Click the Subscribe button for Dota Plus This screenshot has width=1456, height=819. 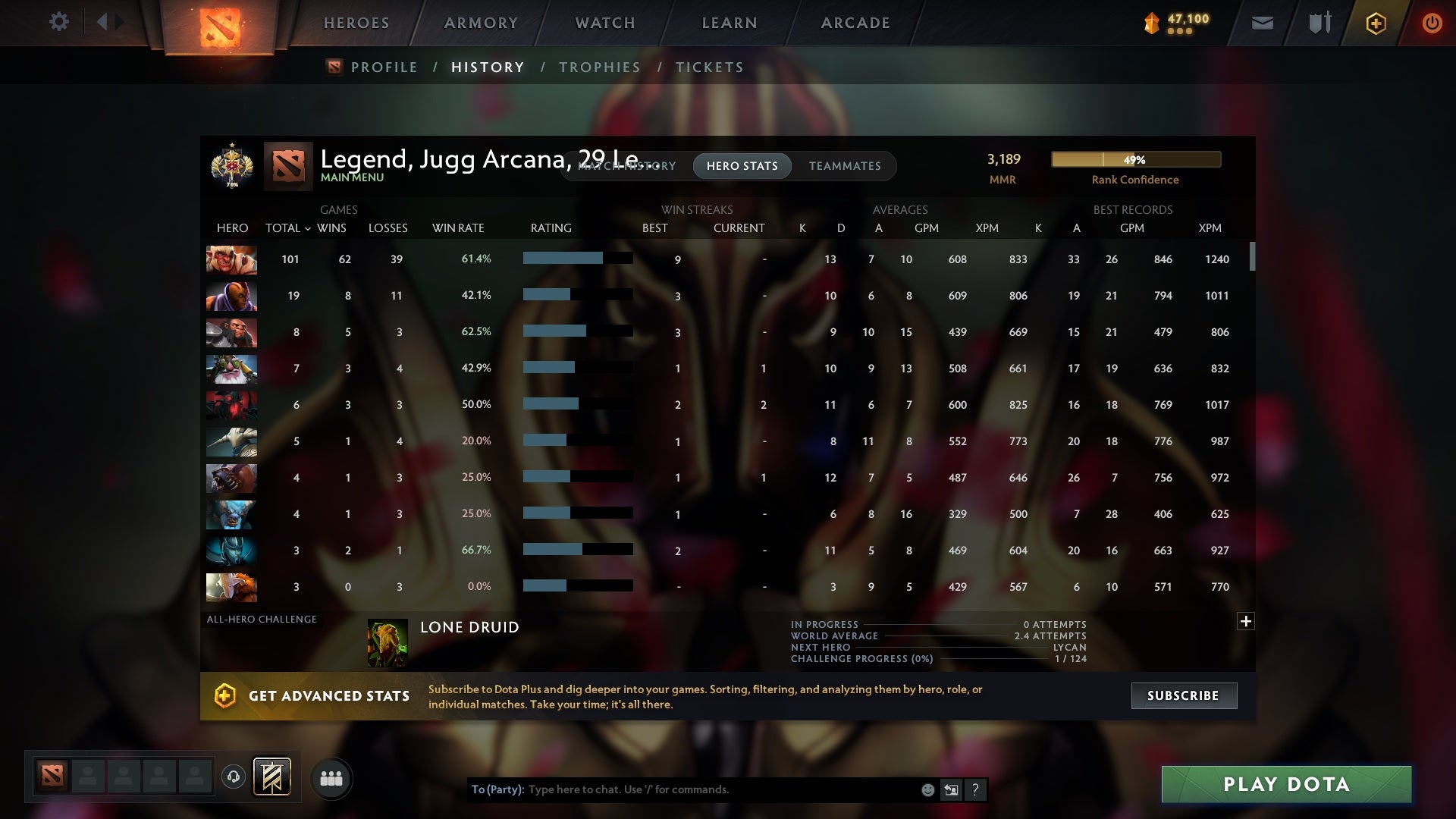point(1183,695)
